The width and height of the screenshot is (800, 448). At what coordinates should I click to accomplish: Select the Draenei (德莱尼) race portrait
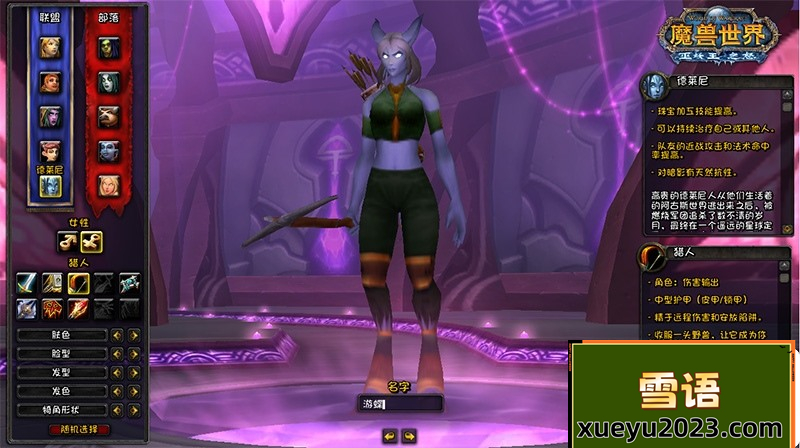[x=49, y=184]
